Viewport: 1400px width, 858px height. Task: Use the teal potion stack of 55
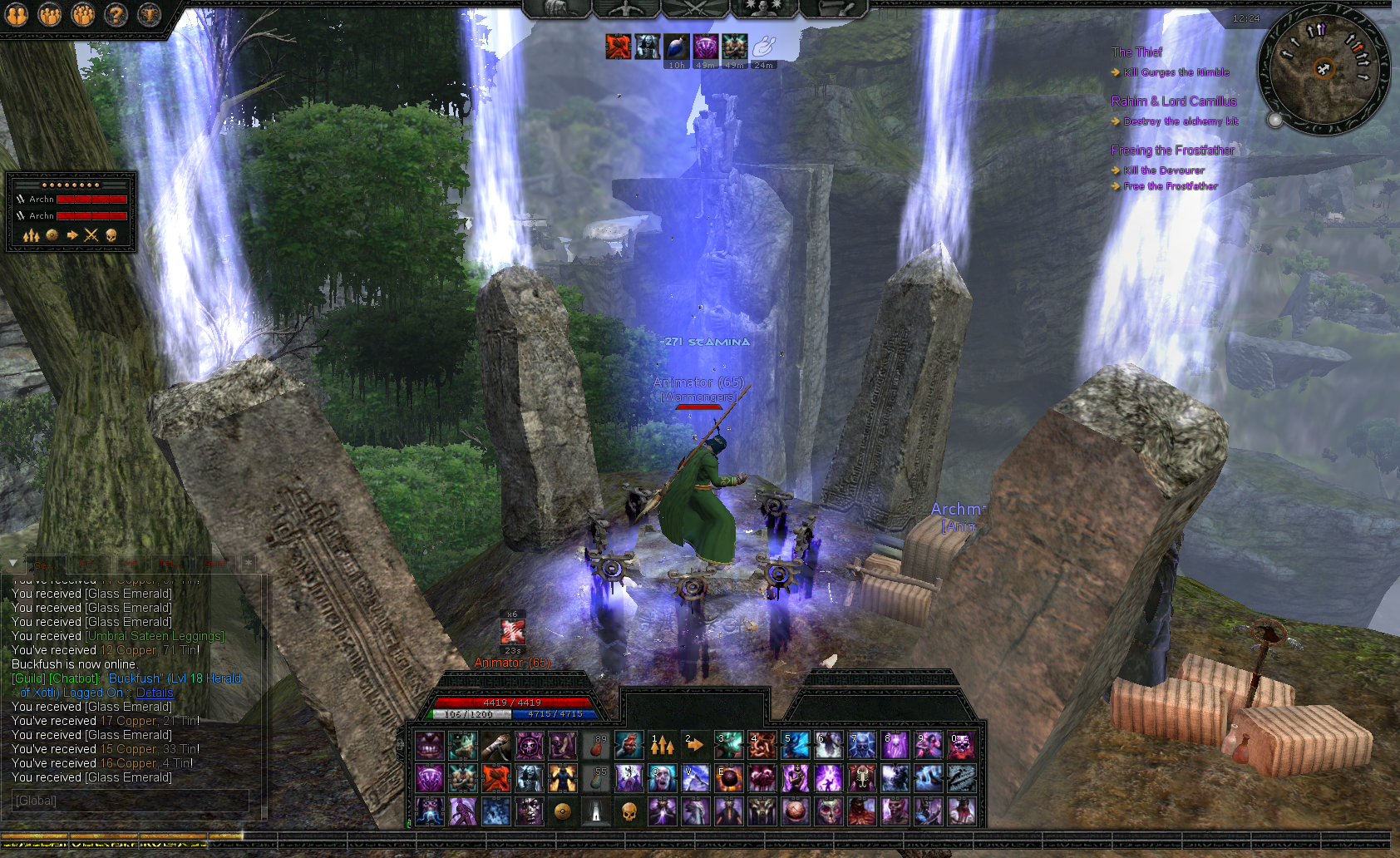tap(595, 779)
